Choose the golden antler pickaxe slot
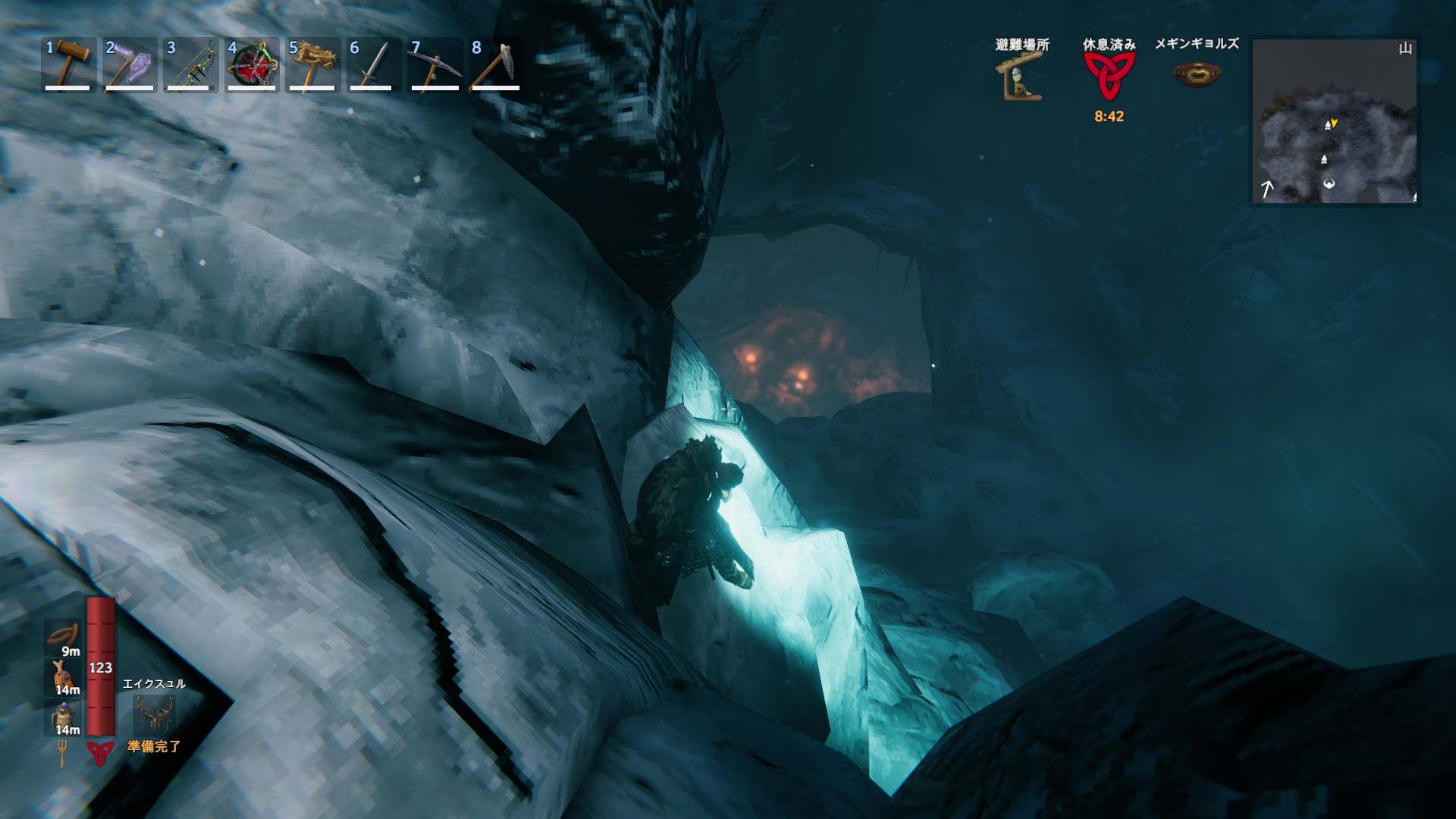 click(312, 64)
